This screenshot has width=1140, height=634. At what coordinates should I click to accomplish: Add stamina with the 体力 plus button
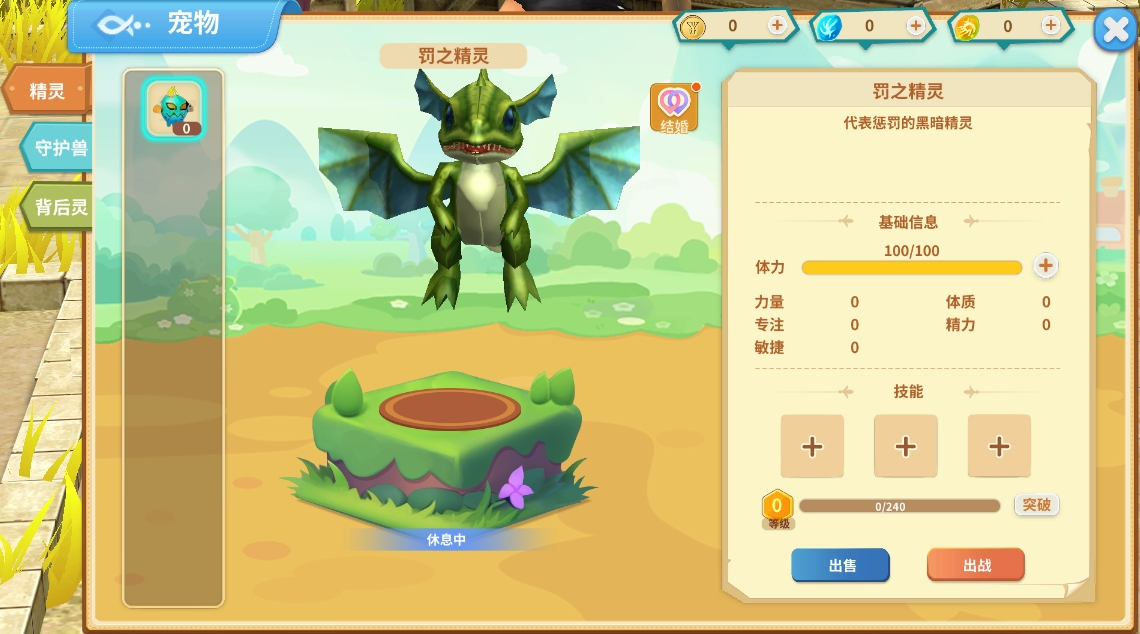(1045, 266)
